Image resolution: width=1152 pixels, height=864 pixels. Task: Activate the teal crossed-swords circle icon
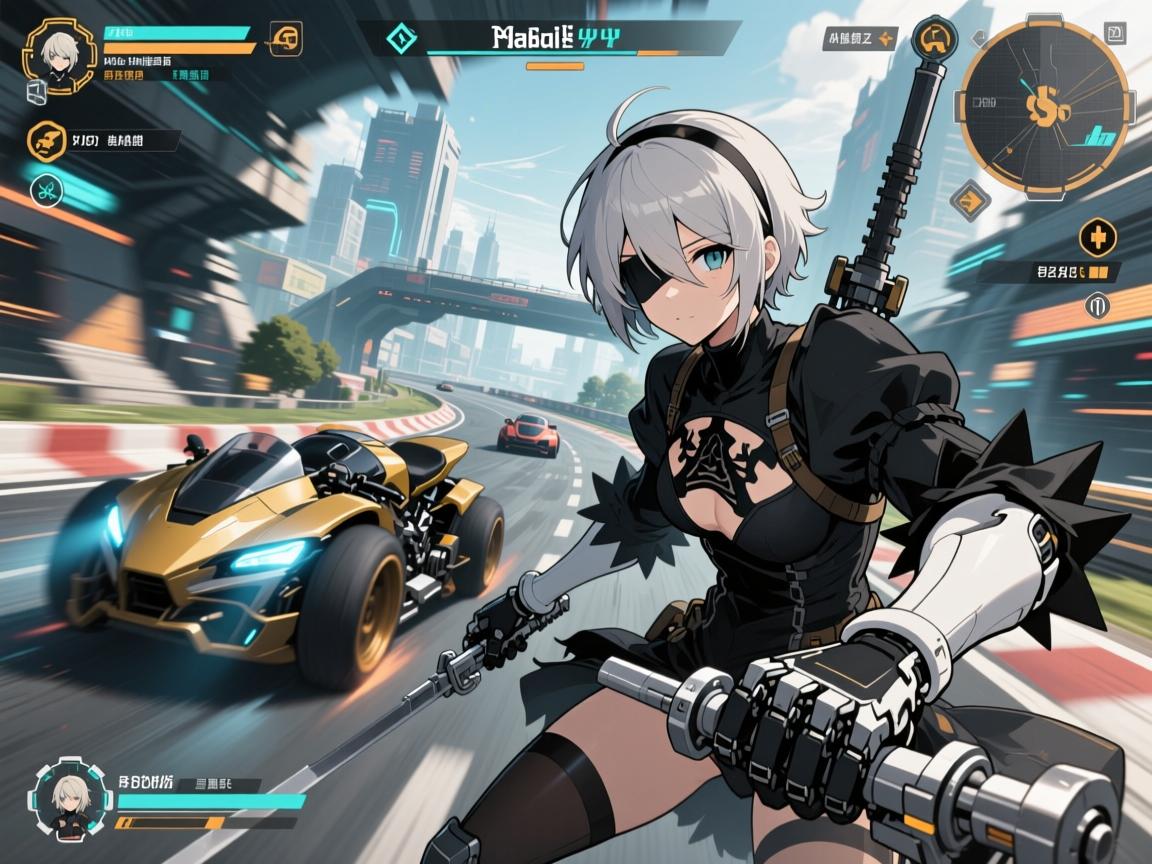pyautogui.click(x=44, y=187)
